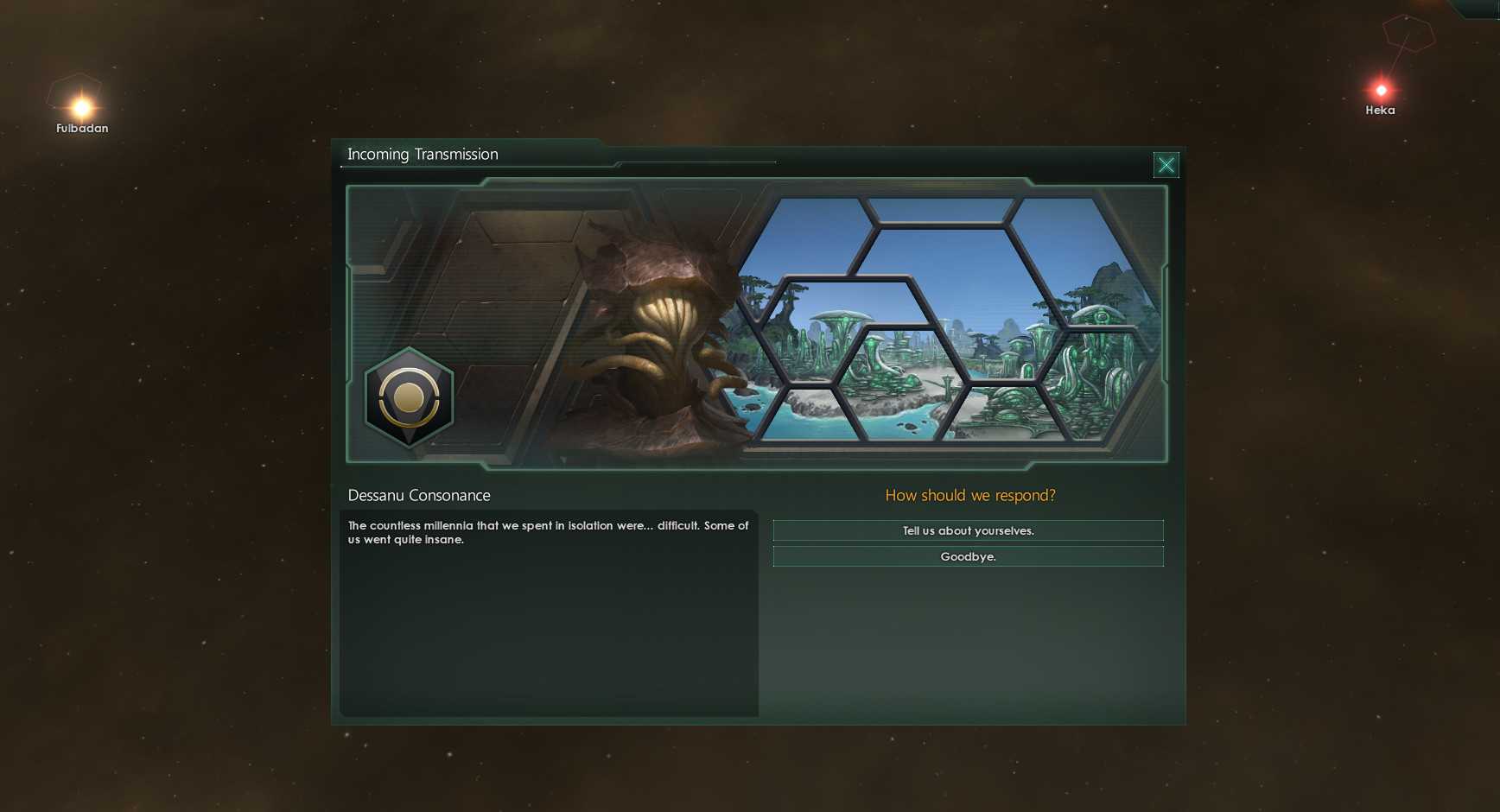
Task: Click the Heka system name label
Action: 1380,110
